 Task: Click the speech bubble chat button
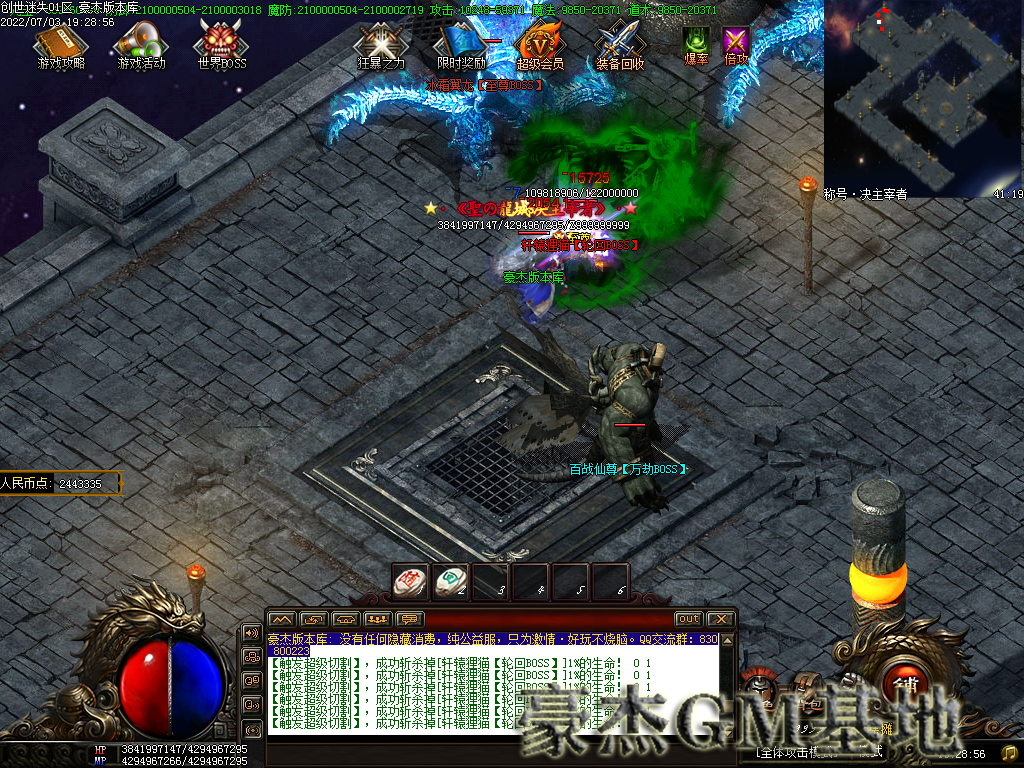[410, 619]
